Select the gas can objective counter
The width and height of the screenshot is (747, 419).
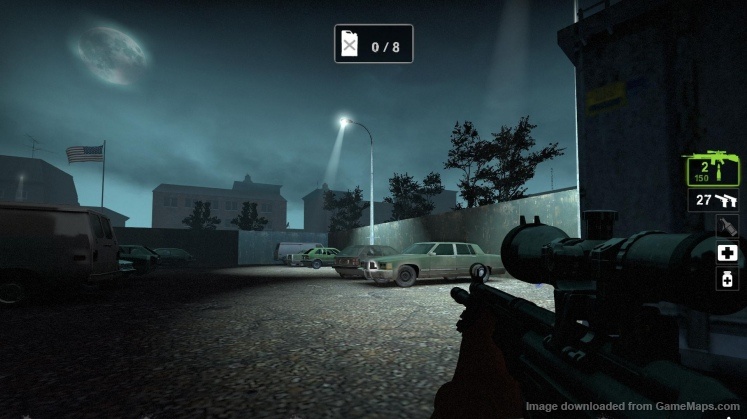coord(373,44)
